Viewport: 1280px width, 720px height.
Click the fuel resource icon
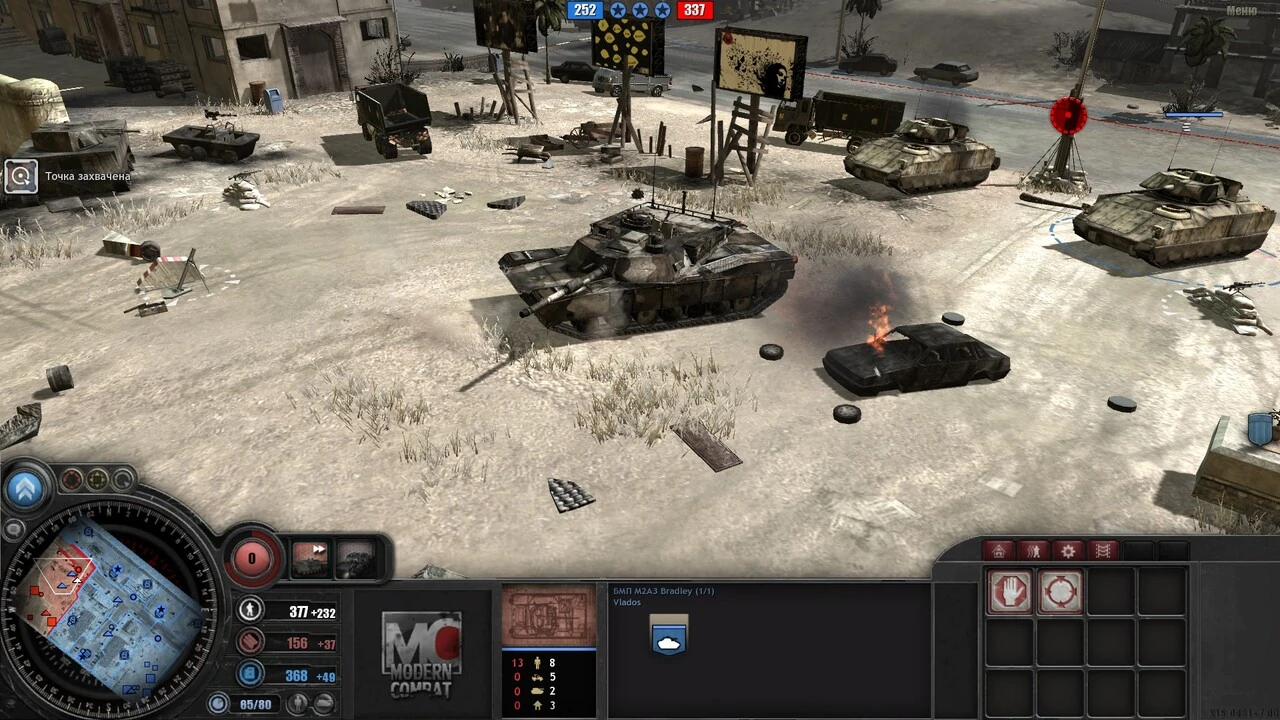(x=249, y=674)
